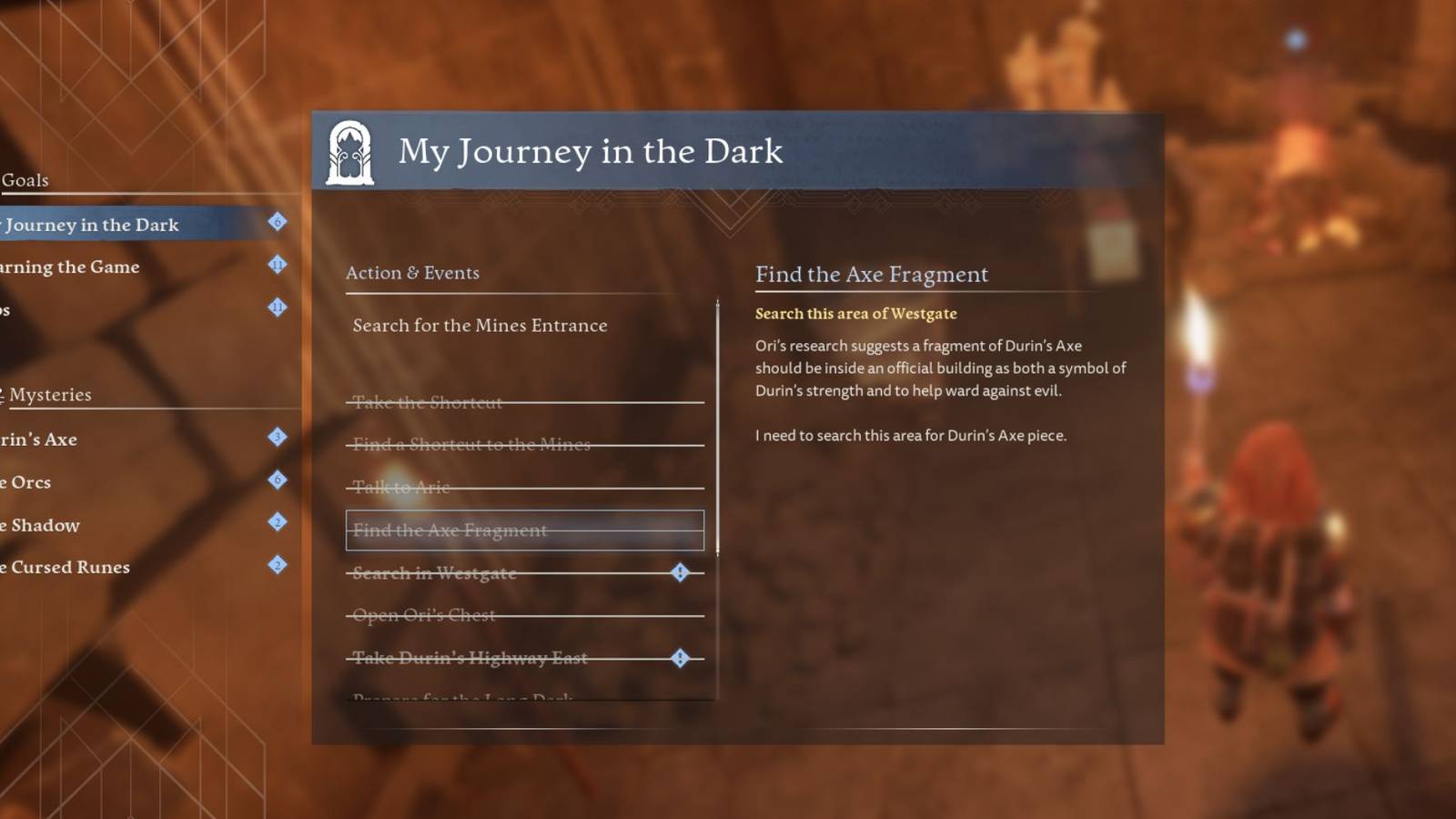Image resolution: width=1456 pixels, height=819 pixels.
Task: Click the 3-count badge beside Durin's Axe
Action: (x=276, y=436)
